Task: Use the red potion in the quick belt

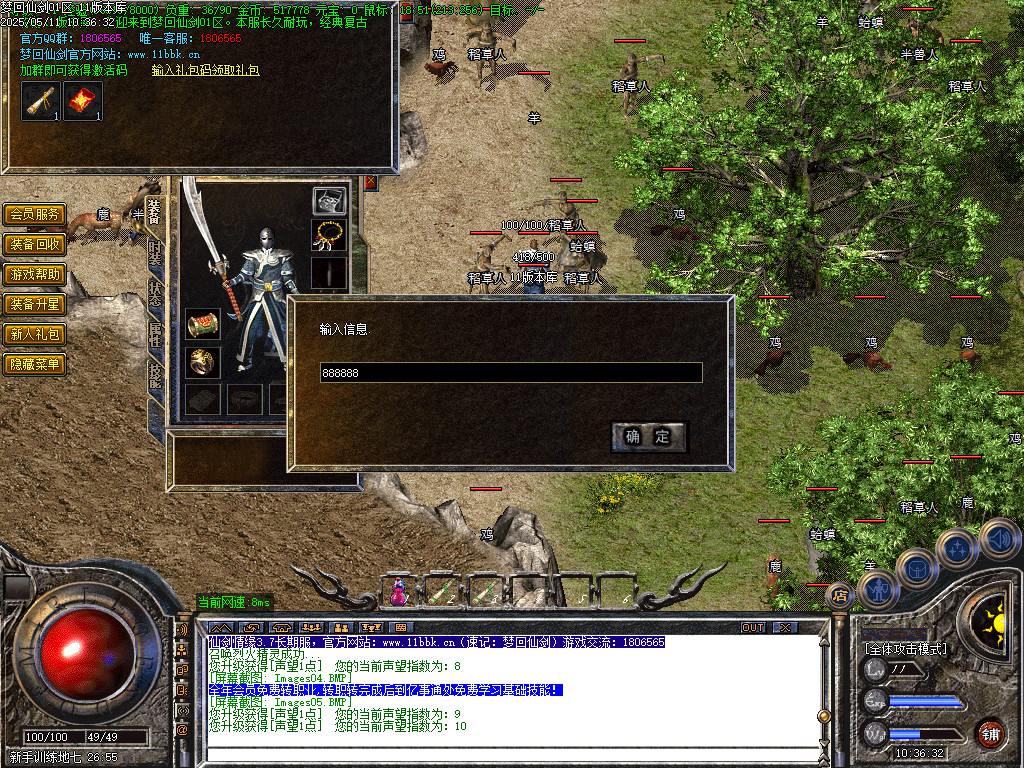Action: tap(399, 593)
